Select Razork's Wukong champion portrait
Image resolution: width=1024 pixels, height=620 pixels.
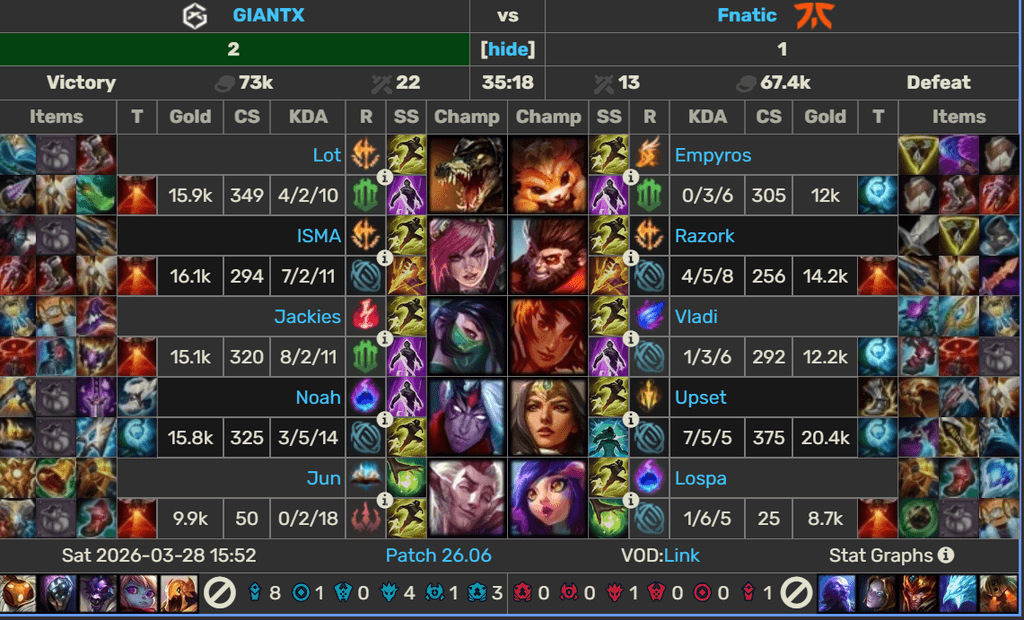point(548,255)
